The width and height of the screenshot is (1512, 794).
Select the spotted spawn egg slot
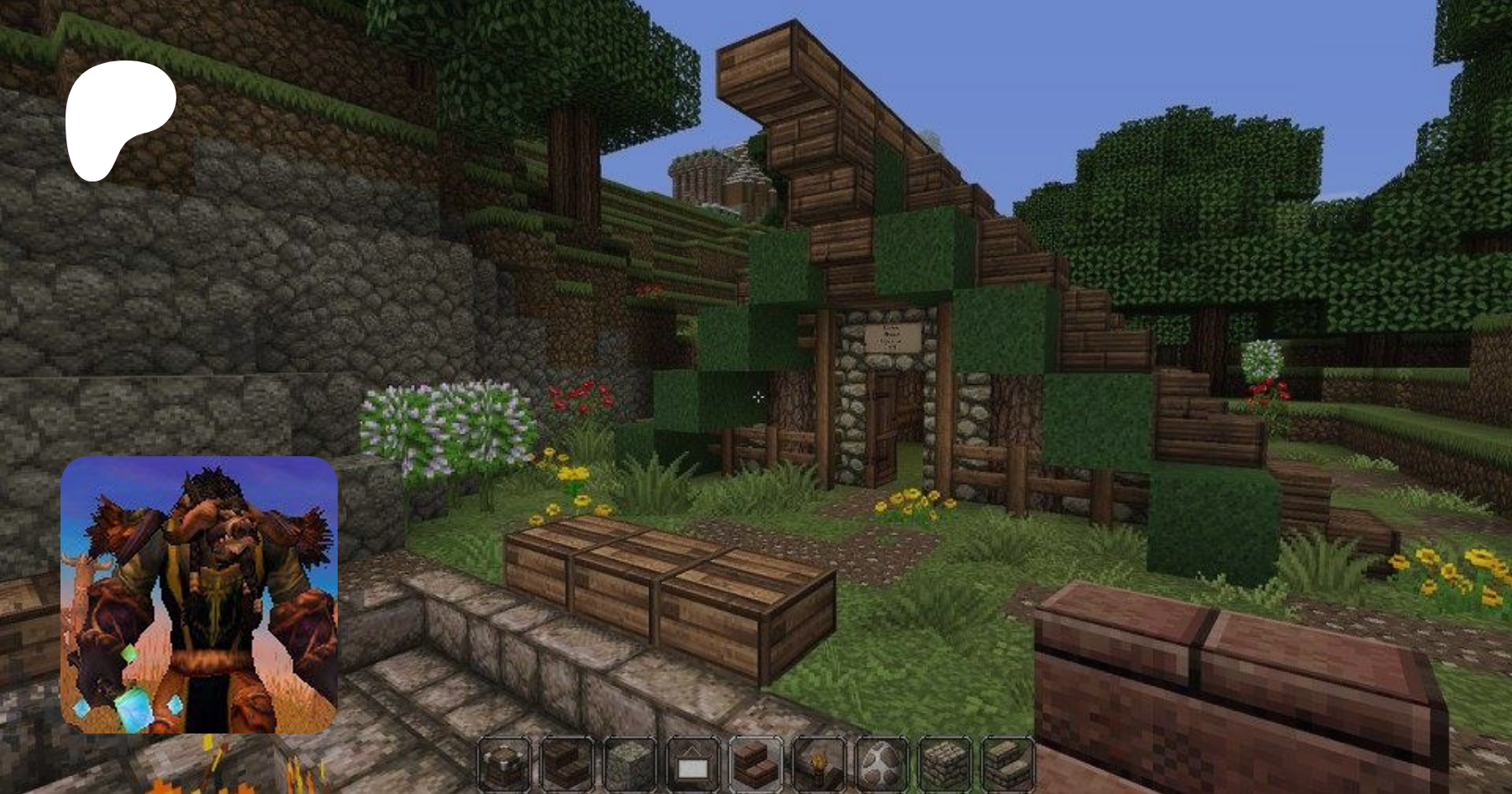[881, 764]
